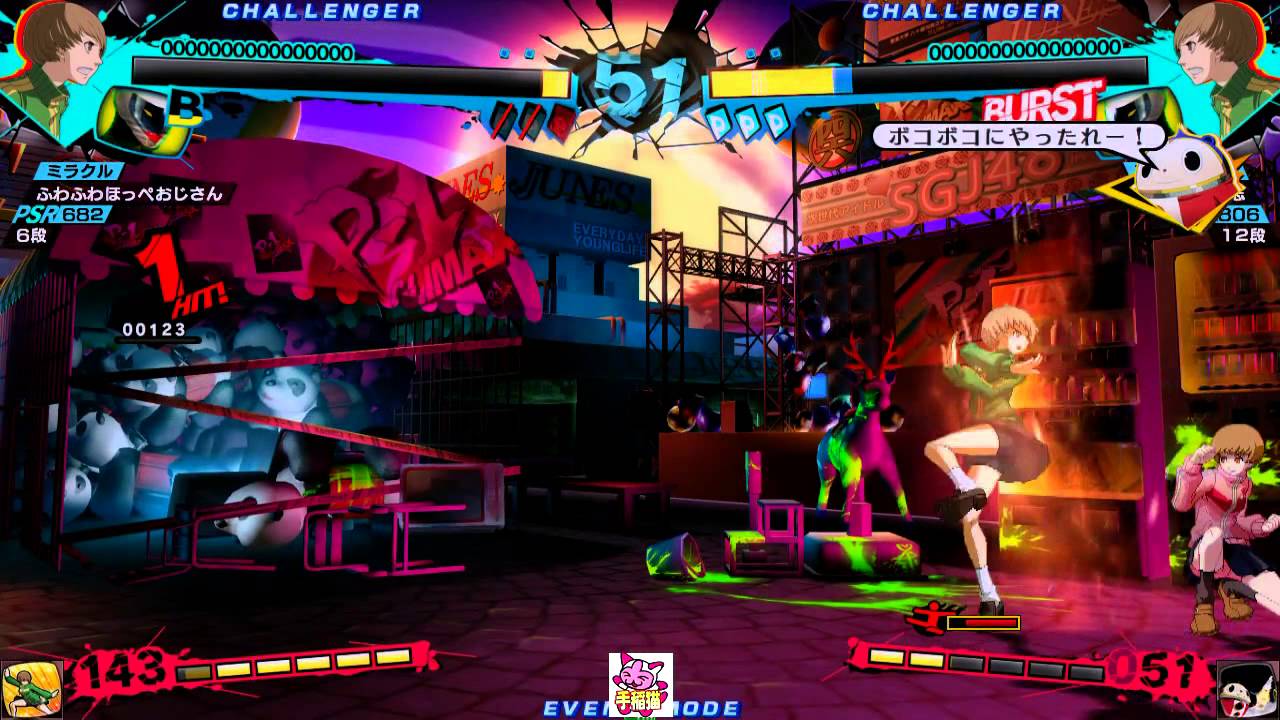
Task: Select the black-haired face icon beside 051
Action: [1247, 689]
